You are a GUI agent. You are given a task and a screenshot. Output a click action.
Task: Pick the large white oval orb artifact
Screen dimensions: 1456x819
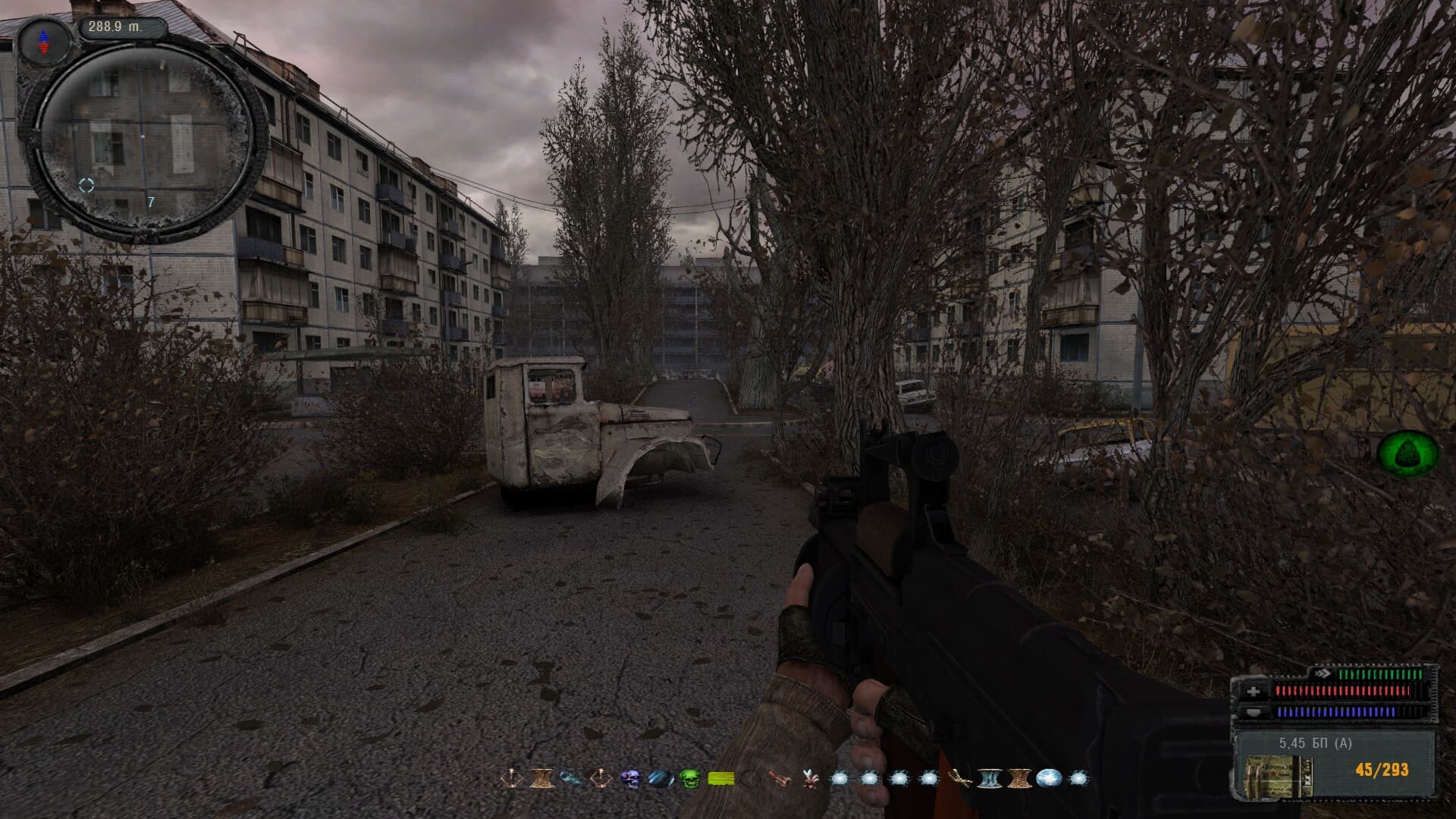(1049, 778)
